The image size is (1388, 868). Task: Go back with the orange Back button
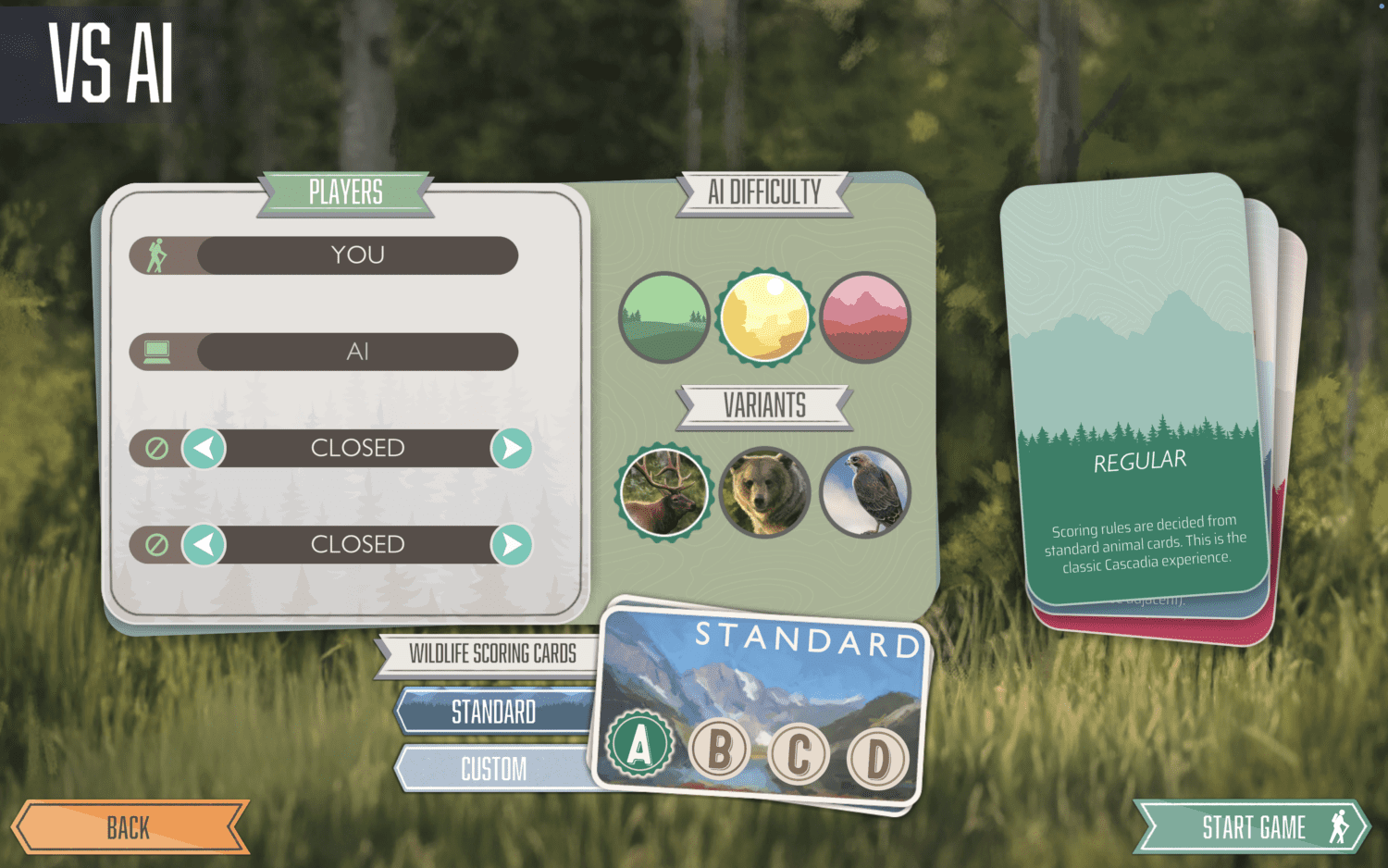point(130,826)
